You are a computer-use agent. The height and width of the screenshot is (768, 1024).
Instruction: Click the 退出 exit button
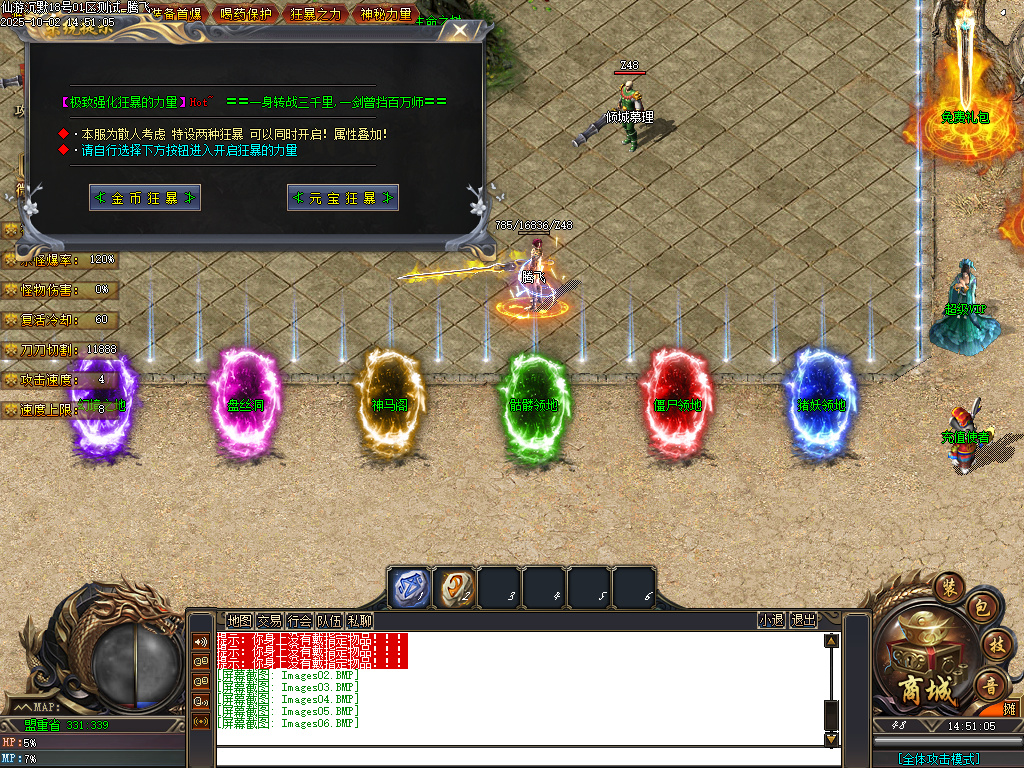pos(803,621)
